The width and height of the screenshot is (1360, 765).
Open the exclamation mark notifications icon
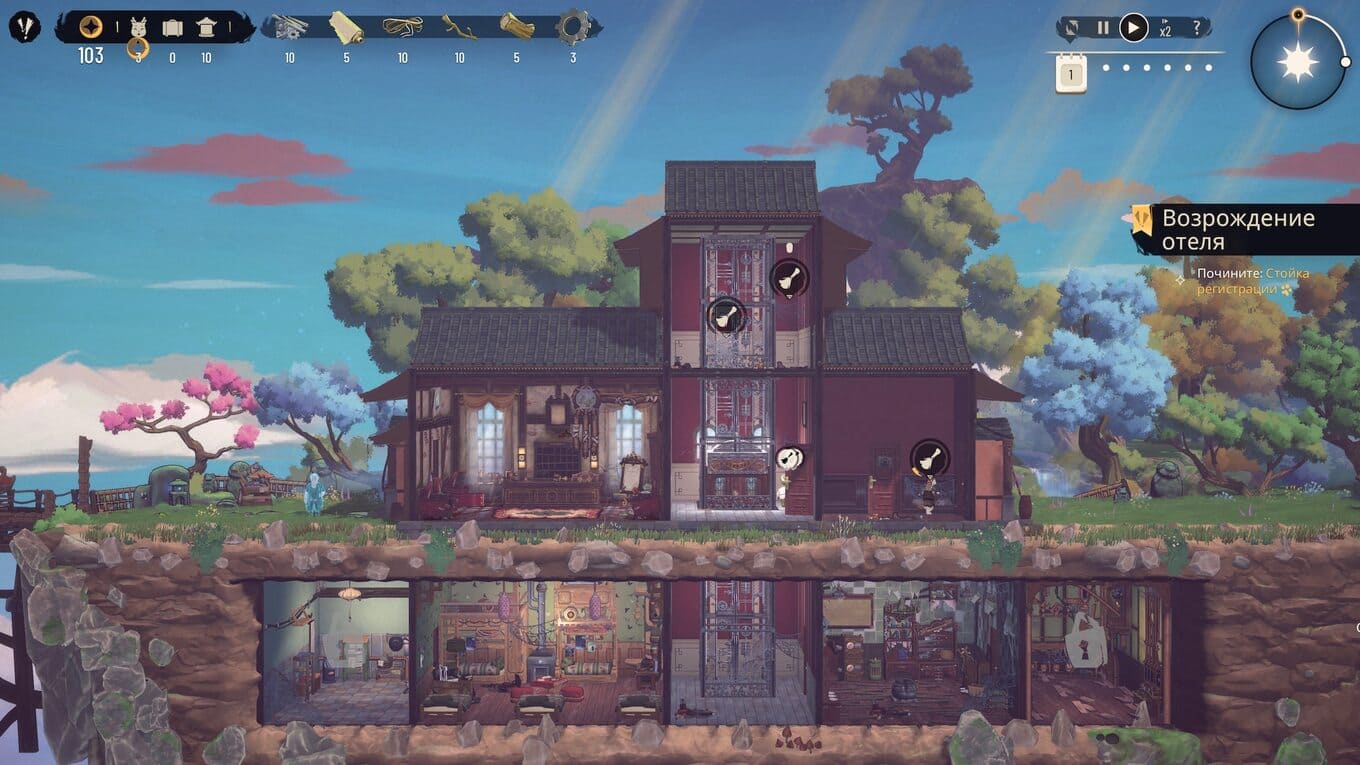pos(24,27)
